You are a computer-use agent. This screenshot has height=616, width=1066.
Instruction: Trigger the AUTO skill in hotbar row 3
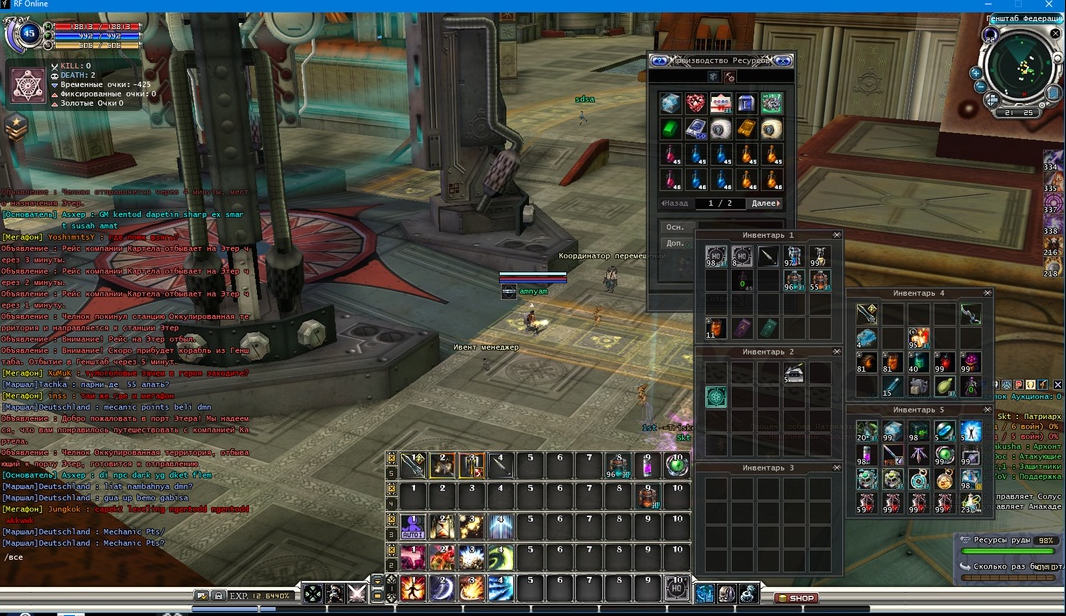(x=412, y=525)
